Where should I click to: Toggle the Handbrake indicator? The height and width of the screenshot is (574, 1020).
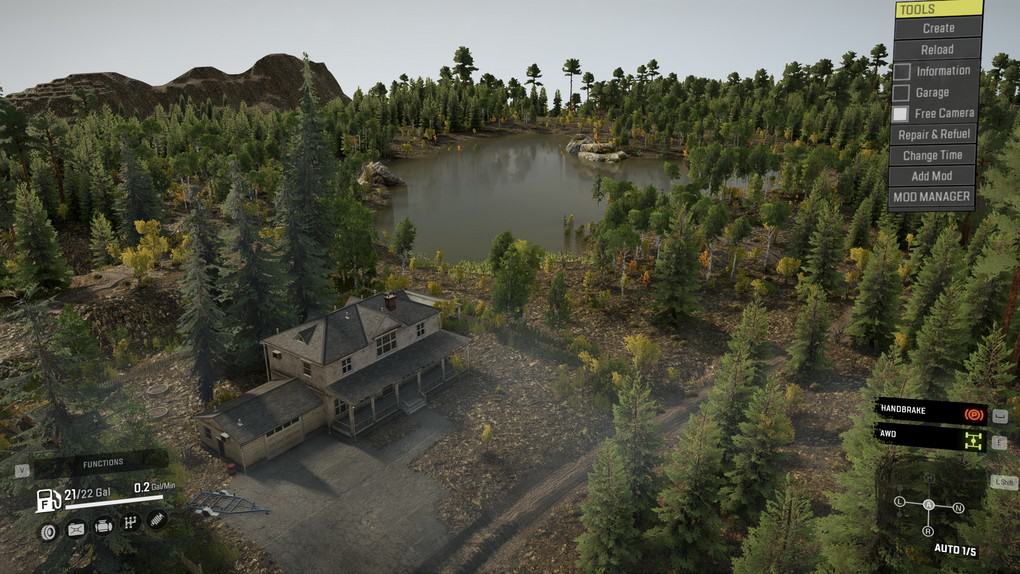coord(932,413)
